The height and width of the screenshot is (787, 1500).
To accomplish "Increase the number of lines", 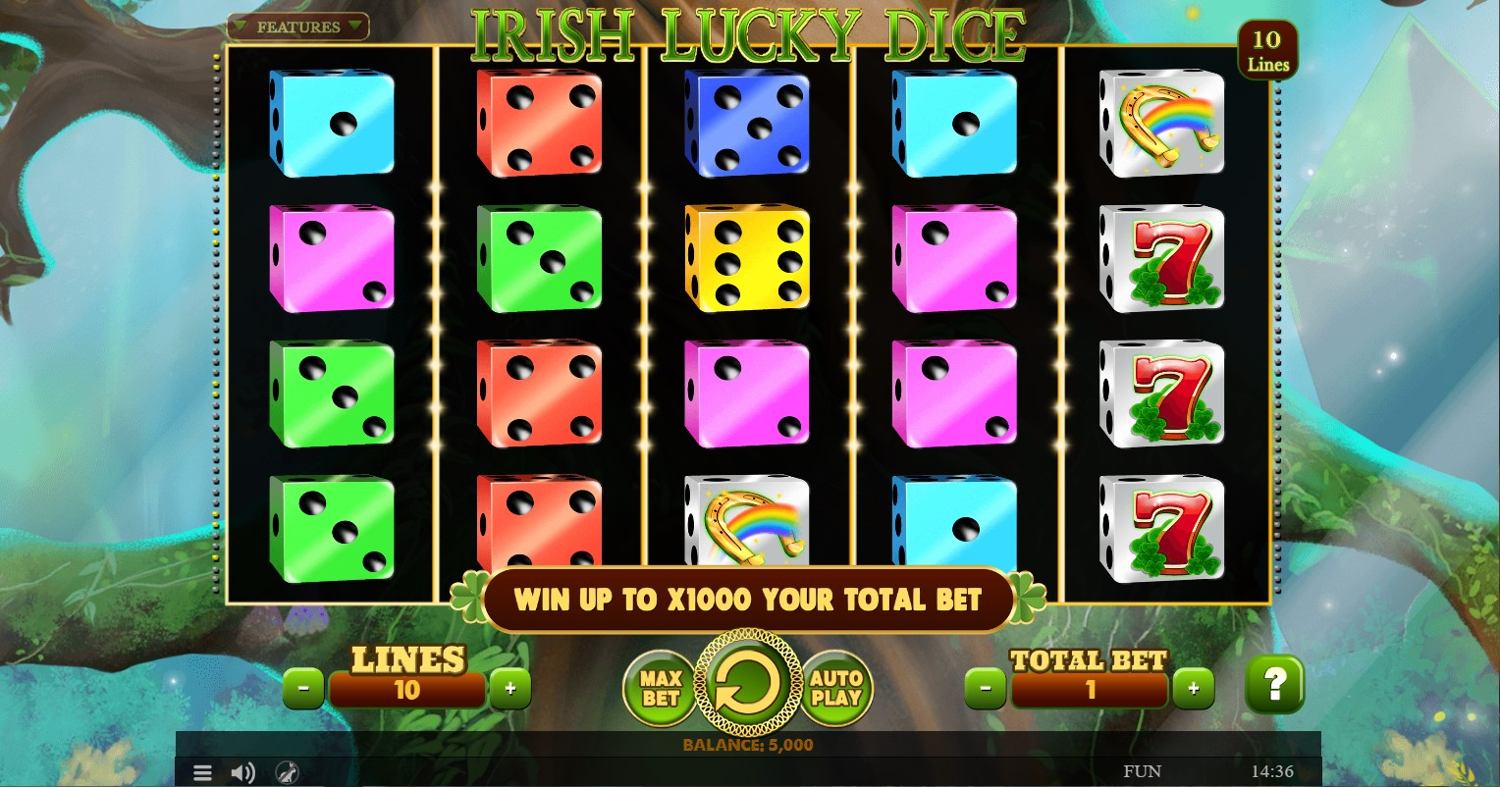I will click(x=510, y=688).
